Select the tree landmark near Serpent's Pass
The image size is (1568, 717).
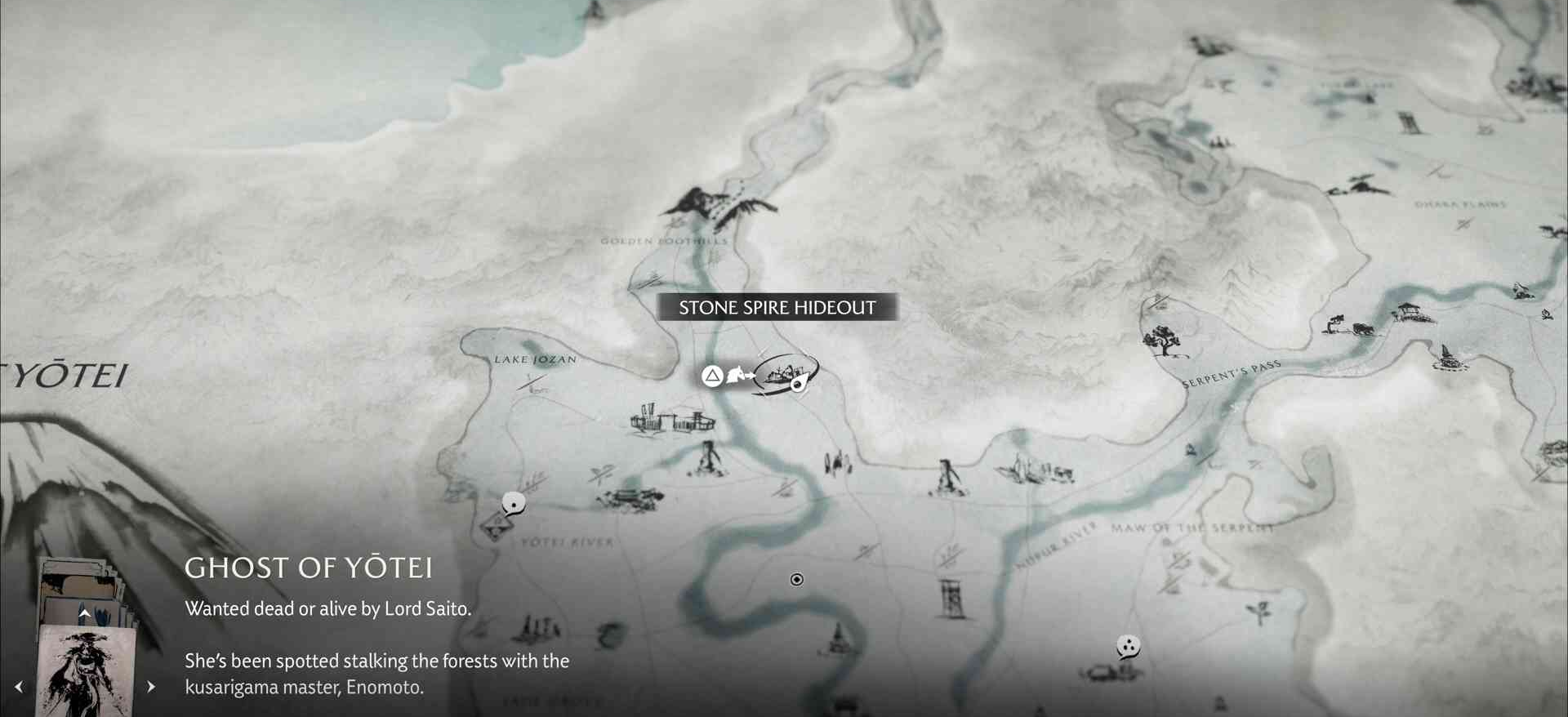1162,340
